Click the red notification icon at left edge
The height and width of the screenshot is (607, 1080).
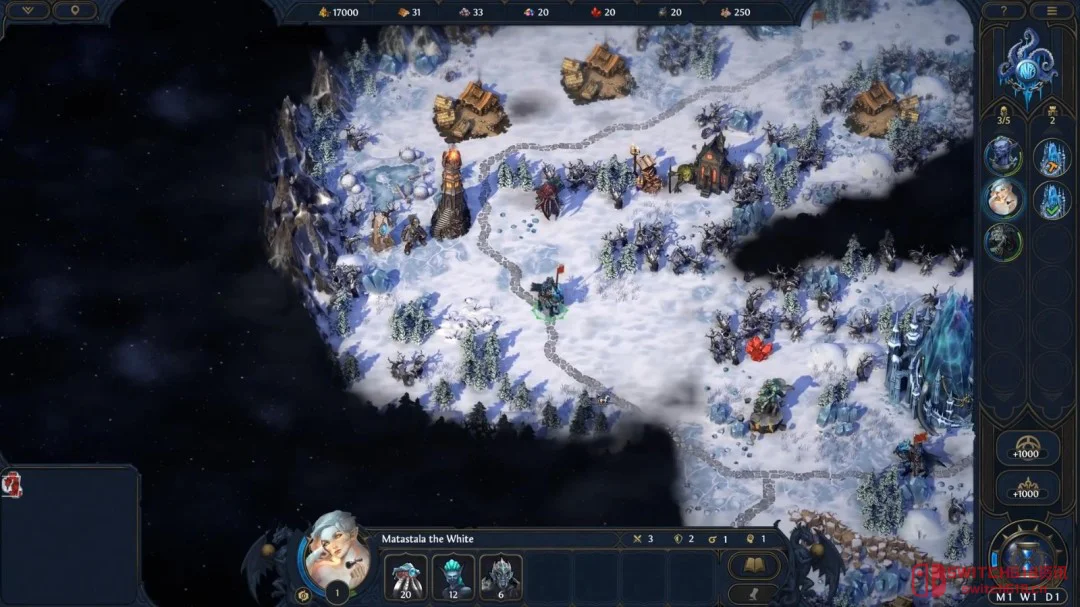tap(13, 485)
